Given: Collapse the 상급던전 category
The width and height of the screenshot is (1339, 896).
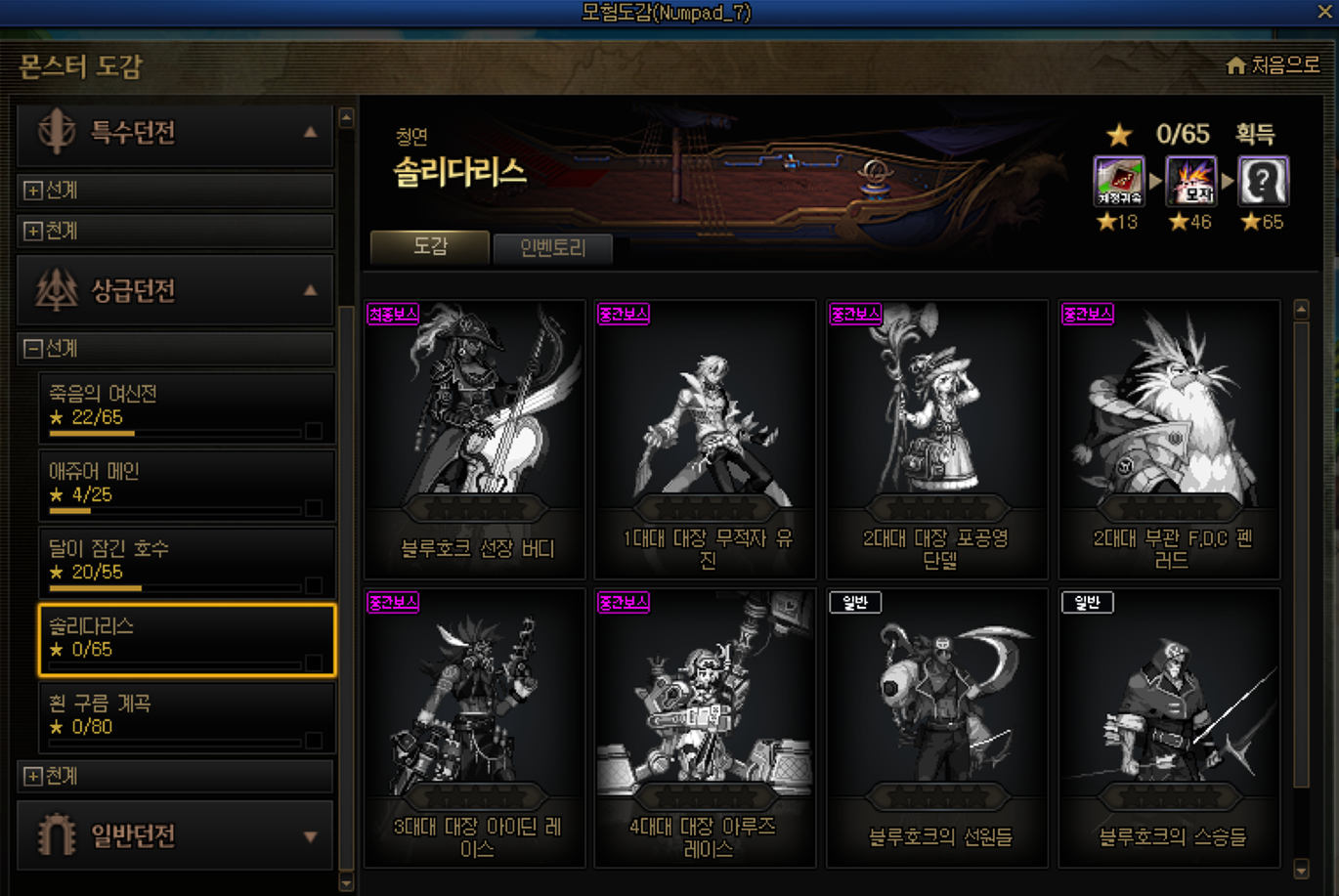Looking at the screenshot, I should point(310,290).
